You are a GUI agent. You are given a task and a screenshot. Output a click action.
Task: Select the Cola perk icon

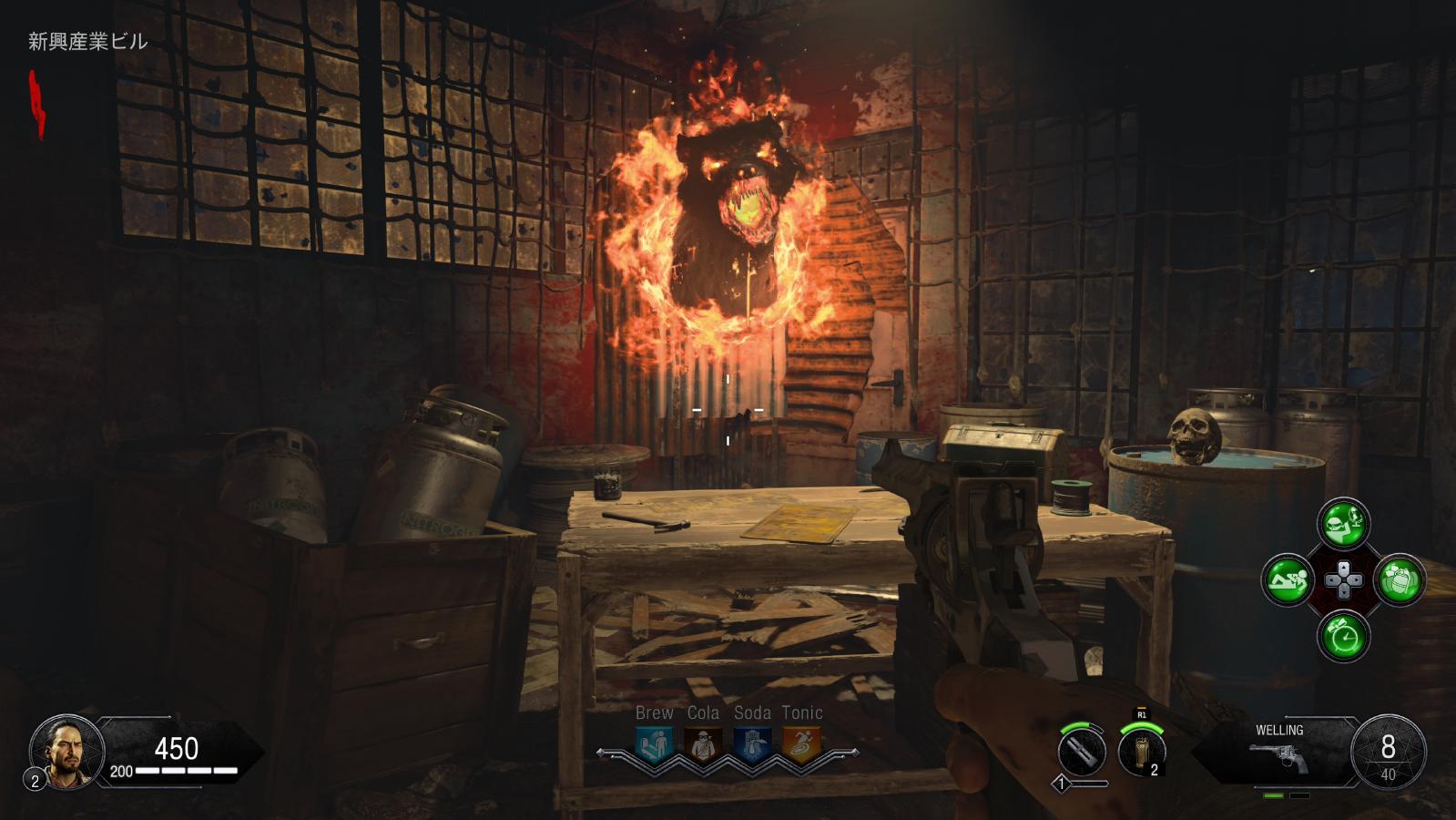pyautogui.click(x=702, y=745)
